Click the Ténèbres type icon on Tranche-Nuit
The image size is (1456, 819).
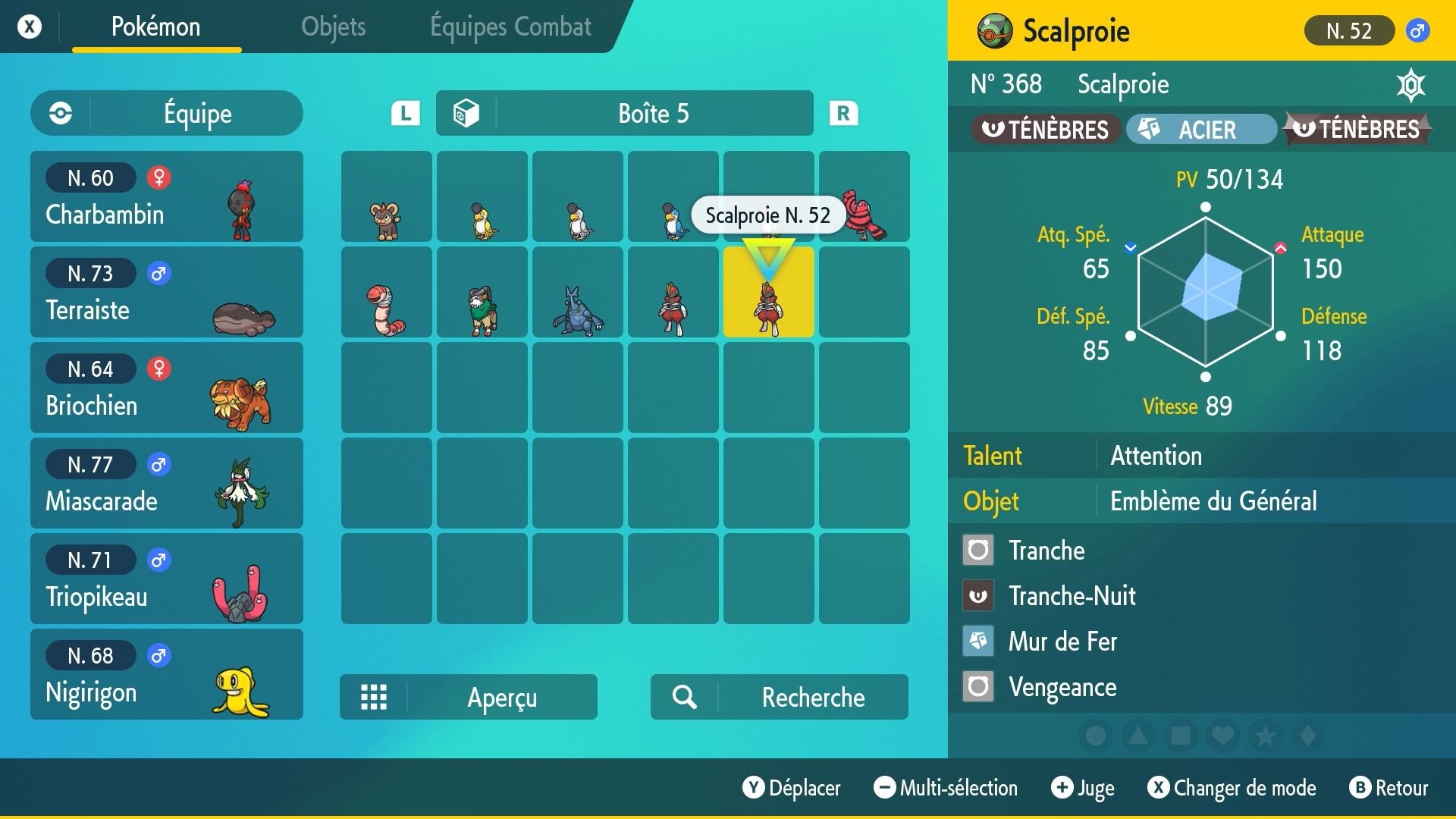tap(978, 595)
